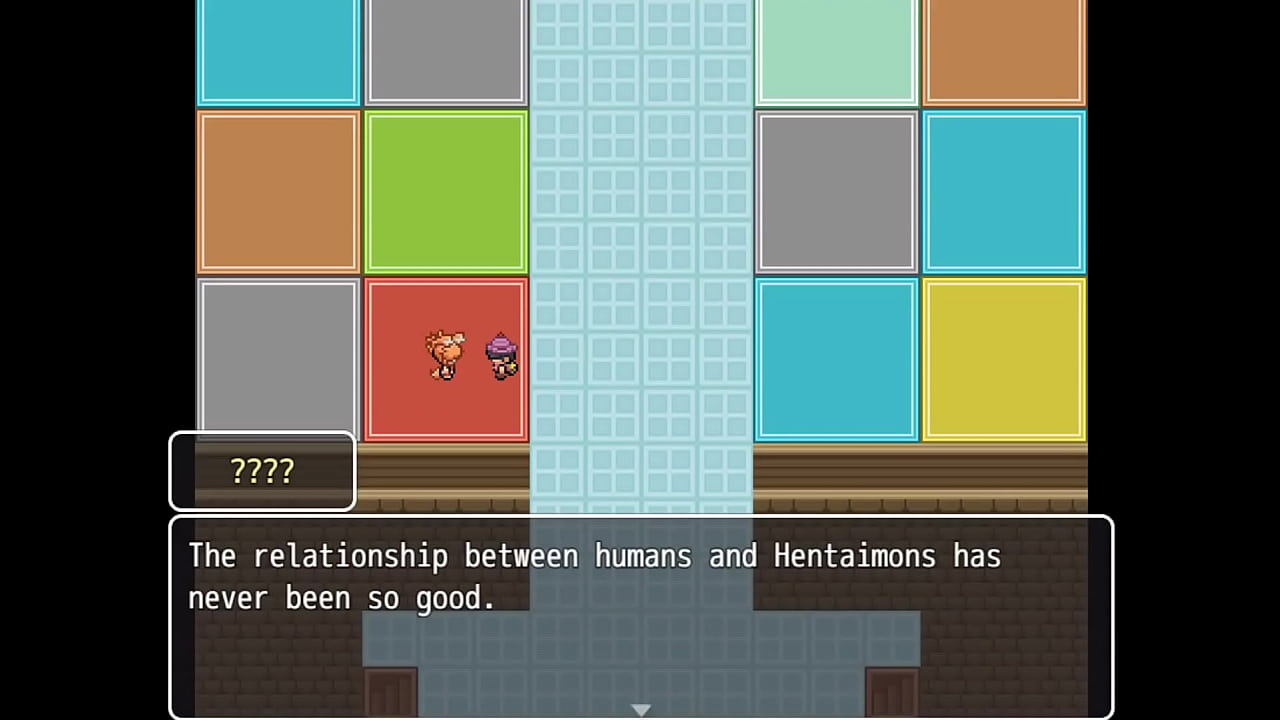The image size is (1280, 720).
Task: Click the white star sparkle beside the player
Action: tap(511, 366)
